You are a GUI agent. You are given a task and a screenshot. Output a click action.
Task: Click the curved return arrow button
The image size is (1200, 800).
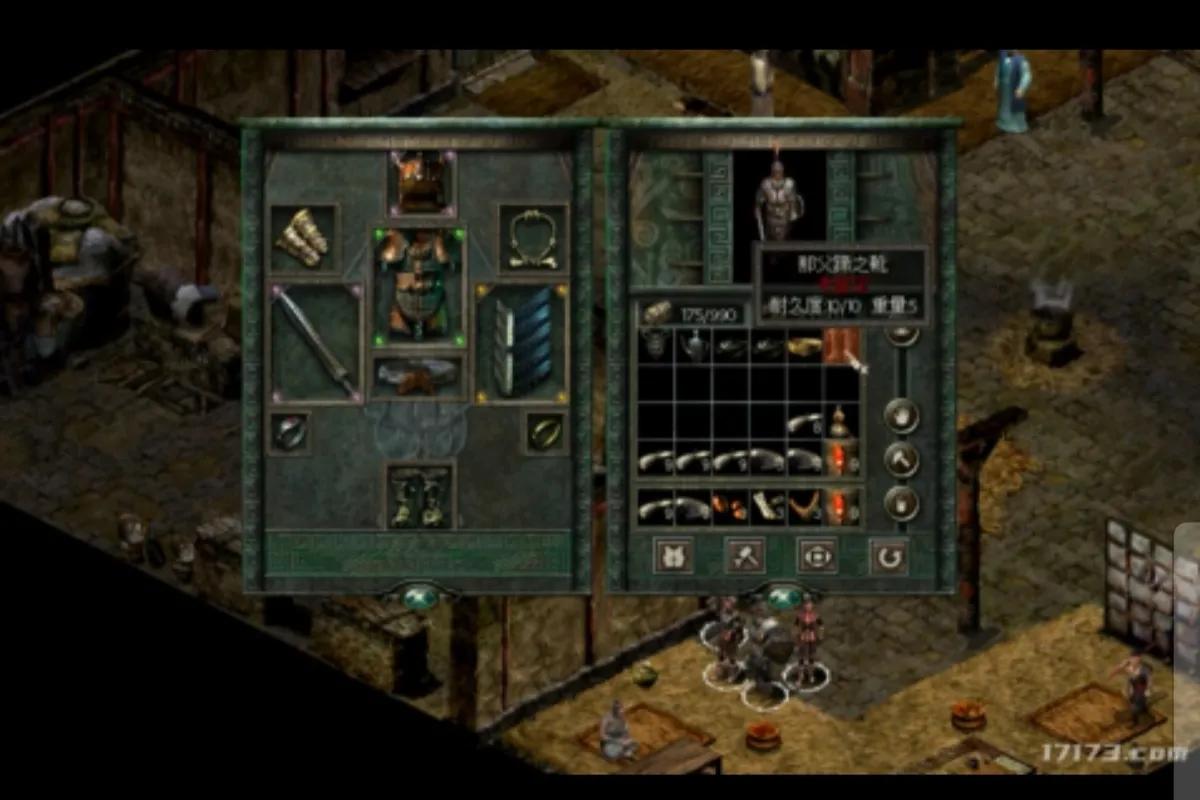coord(888,555)
